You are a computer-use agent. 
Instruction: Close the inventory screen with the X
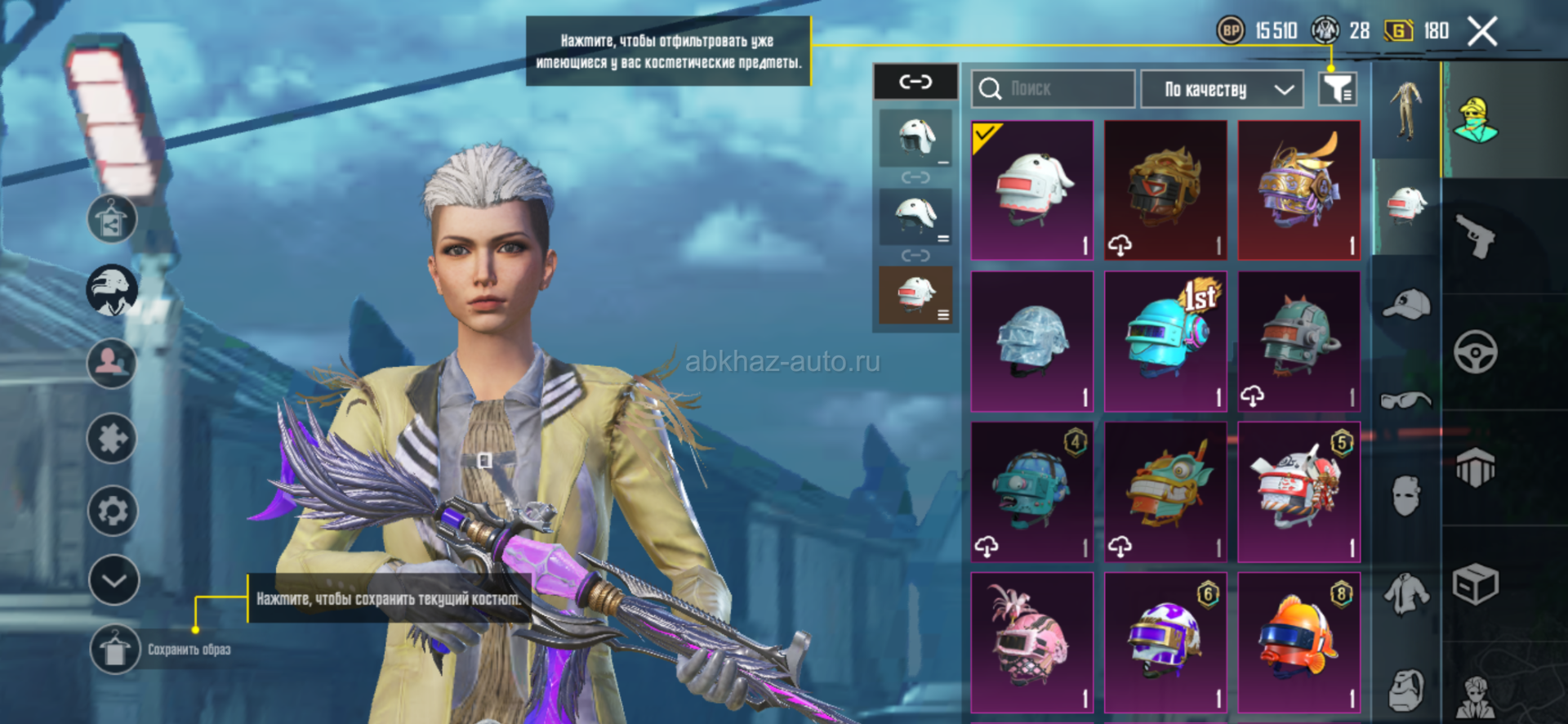tap(1481, 32)
